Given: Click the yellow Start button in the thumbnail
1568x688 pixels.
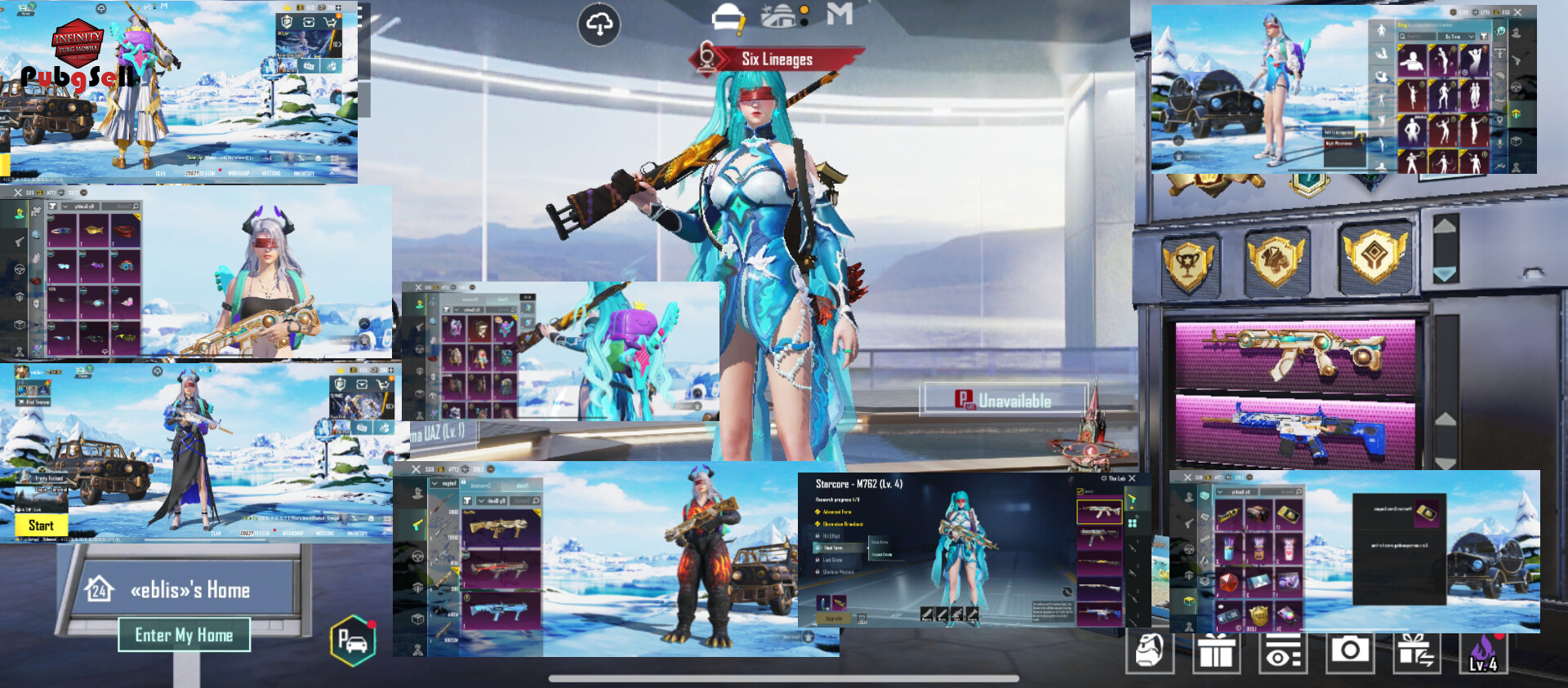Looking at the screenshot, I should (x=41, y=526).
